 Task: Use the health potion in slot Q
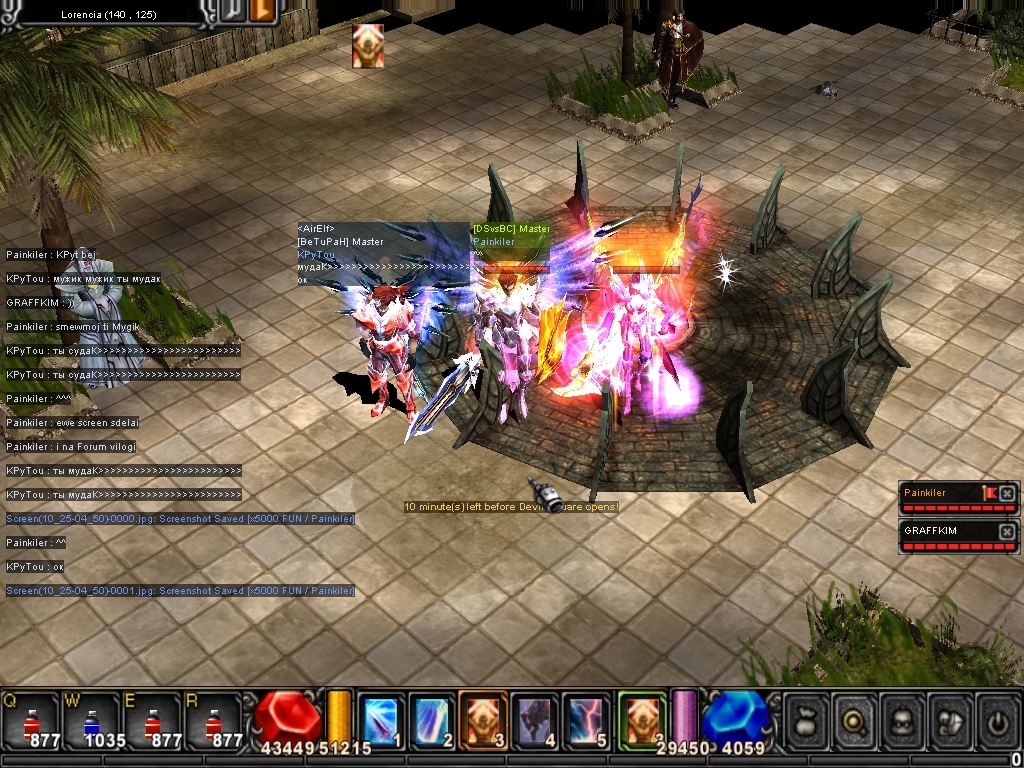(x=31, y=720)
